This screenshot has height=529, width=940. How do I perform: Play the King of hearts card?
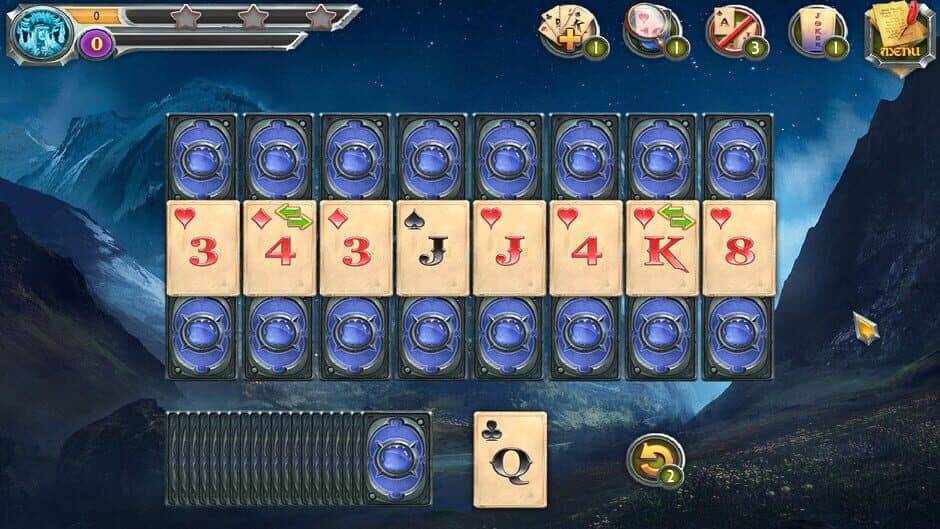(x=663, y=248)
